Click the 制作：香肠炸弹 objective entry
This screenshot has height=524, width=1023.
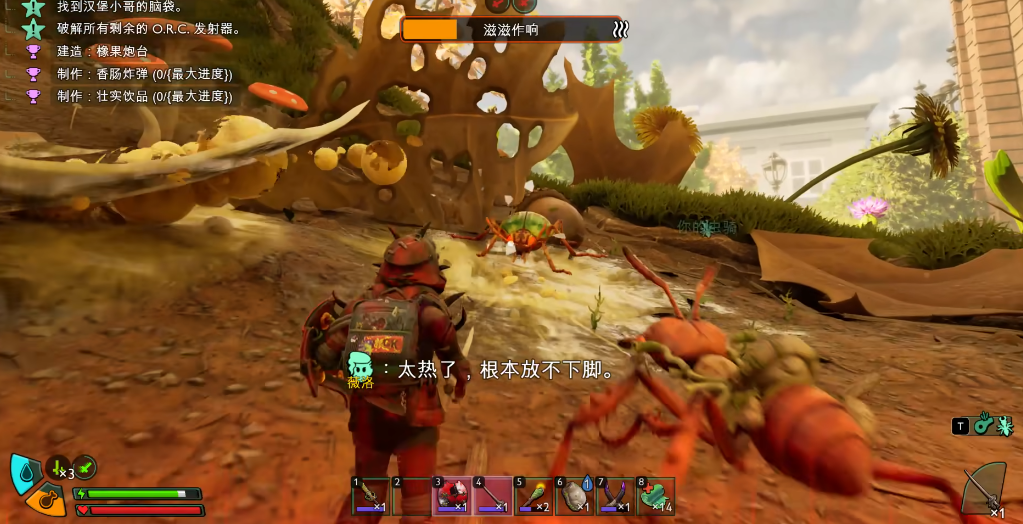click(144, 74)
